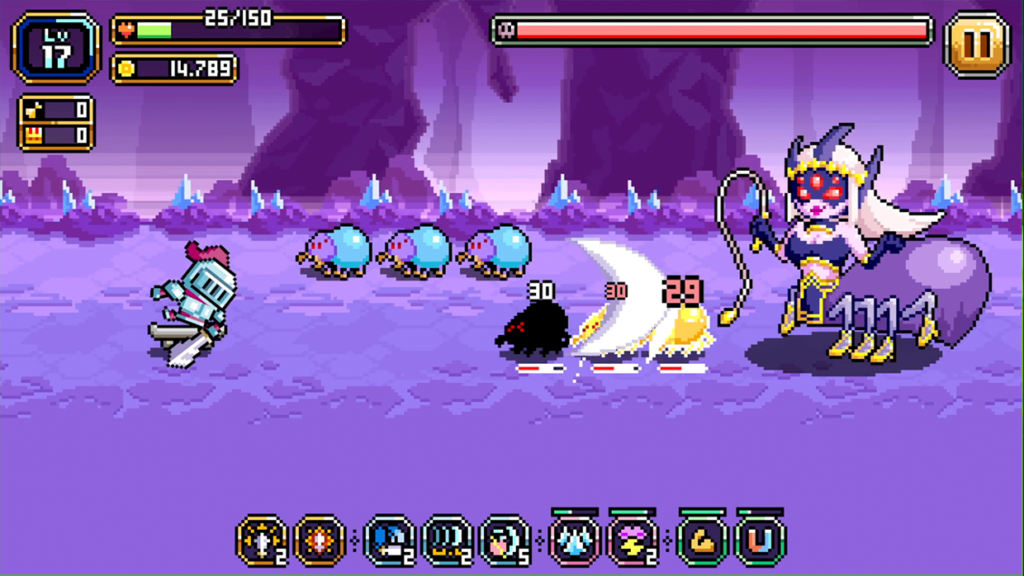
Task: Select the orange sunburst sword skill
Action: [x=320, y=541]
